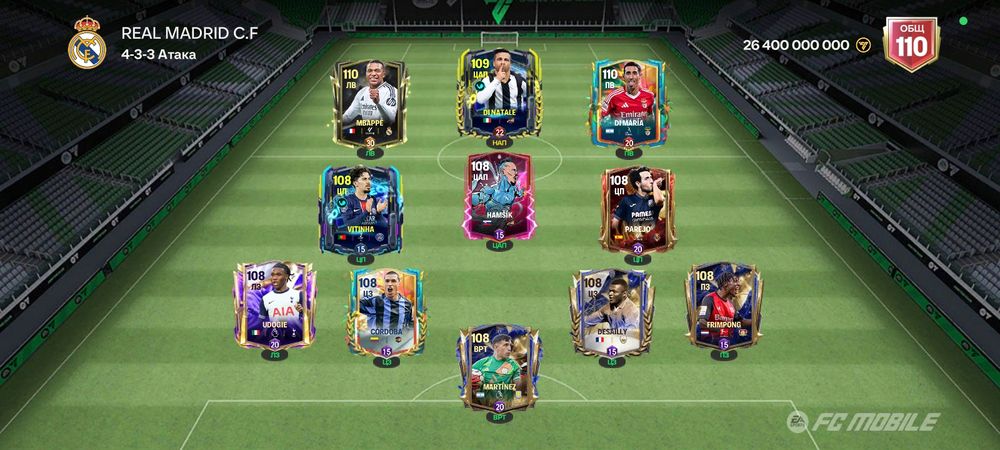Choose the Córdoba centre-back card
Image resolution: width=1000 pixels, height=450 pixels.
[387, 310]
